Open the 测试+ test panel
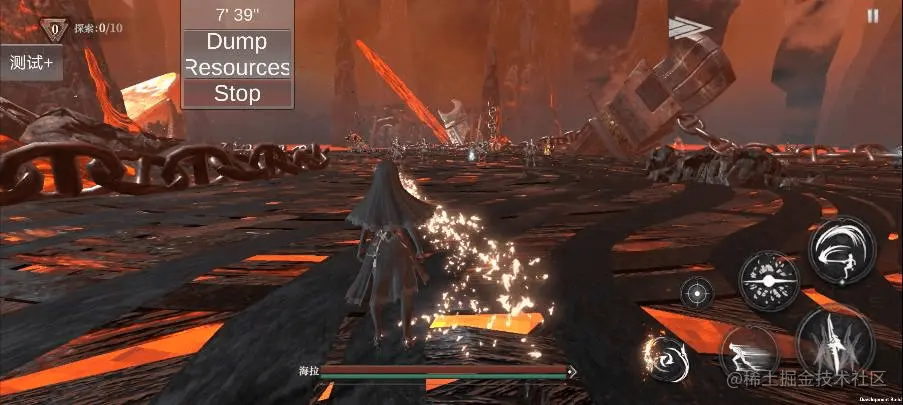Viewport: 903px width, 405px height. click(31, 62)
